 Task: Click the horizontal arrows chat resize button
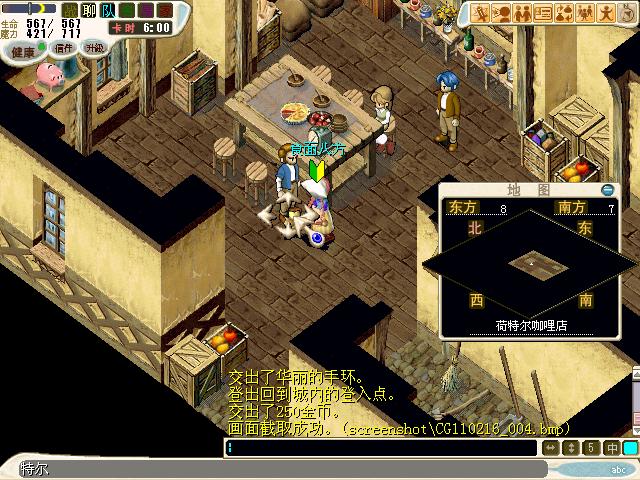(x=552, y=448)
